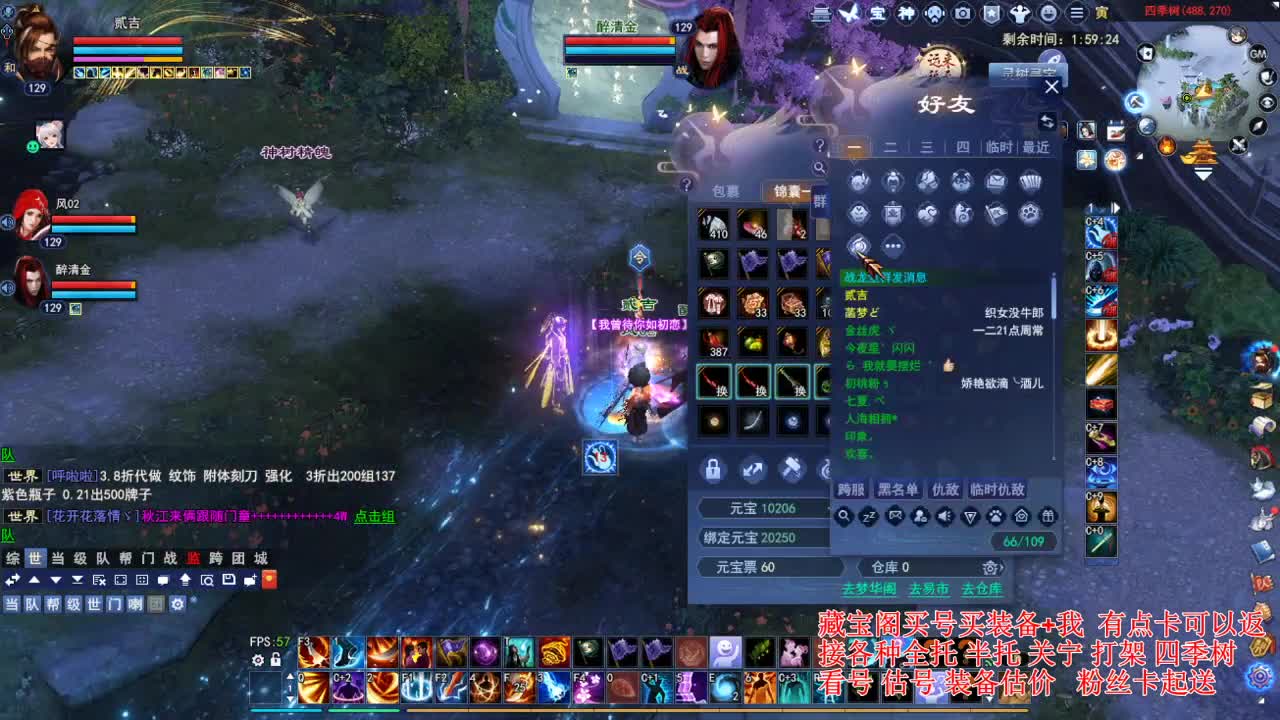Open the mail envelope icon in friends panel
Screen dimensions: 1280x720
pos(995,180)
